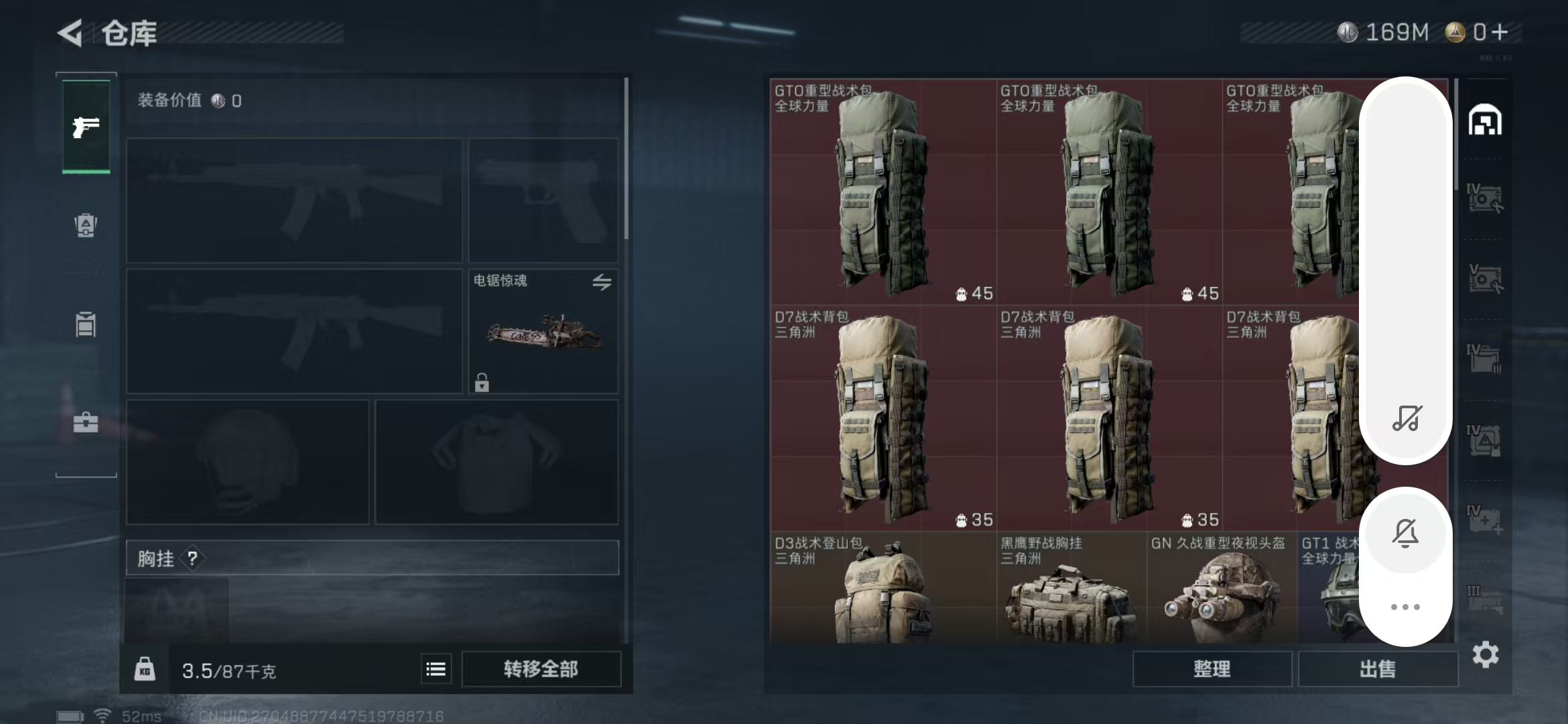The image size is (1568, 724).
Task: Open the inventory list view icon near weight
Action: click(436, 668)
